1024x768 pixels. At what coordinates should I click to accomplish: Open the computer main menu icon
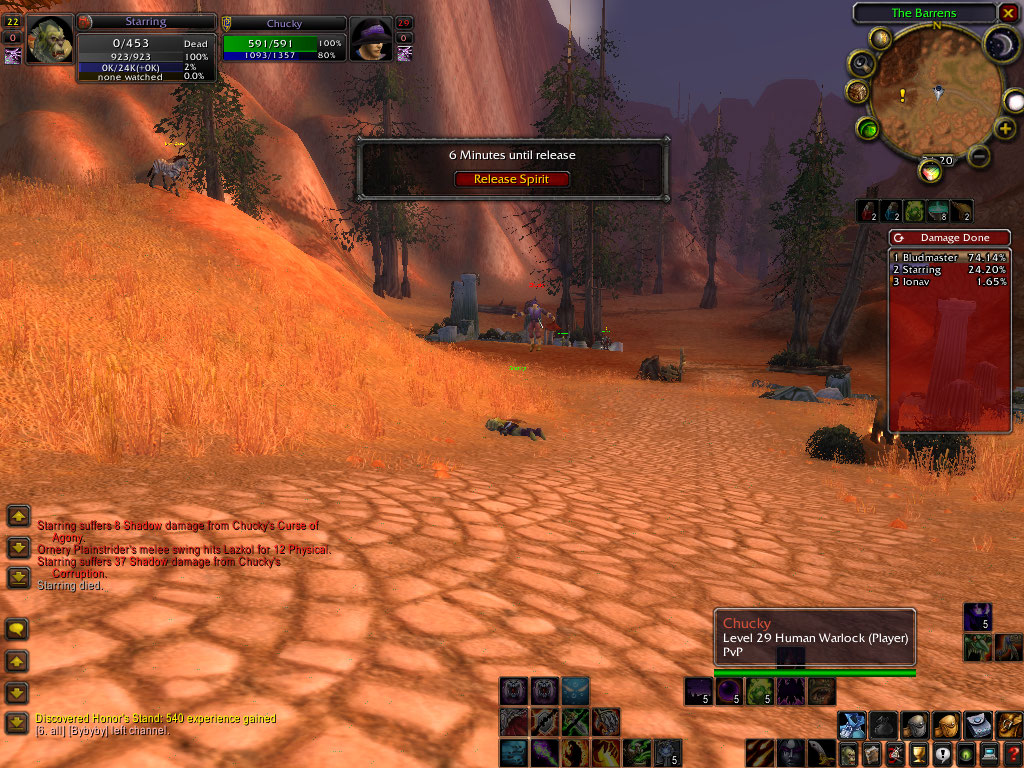coord(988,754)
